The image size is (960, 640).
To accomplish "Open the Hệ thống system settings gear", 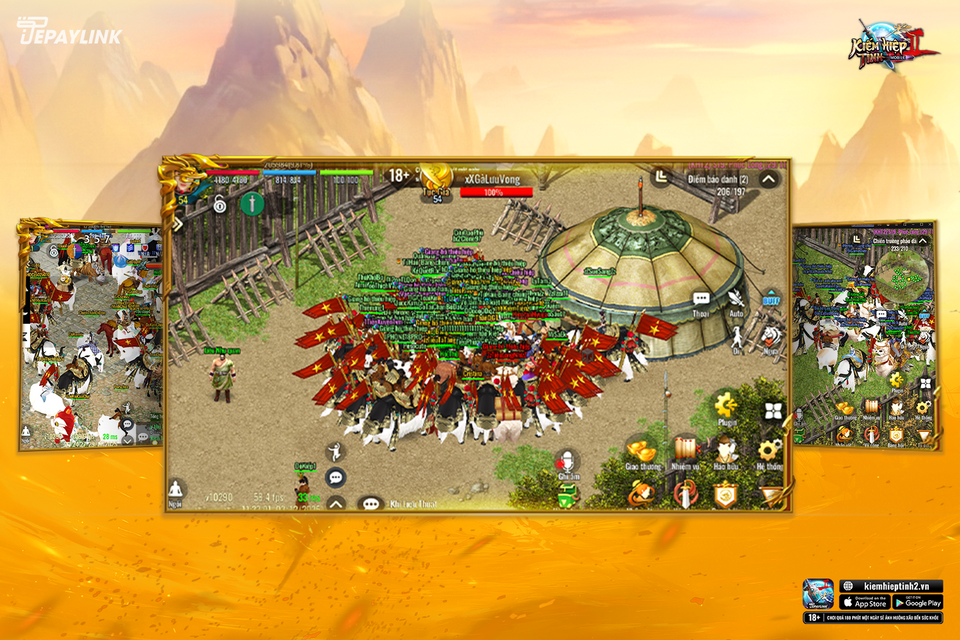I will click(x=770, y=451).
